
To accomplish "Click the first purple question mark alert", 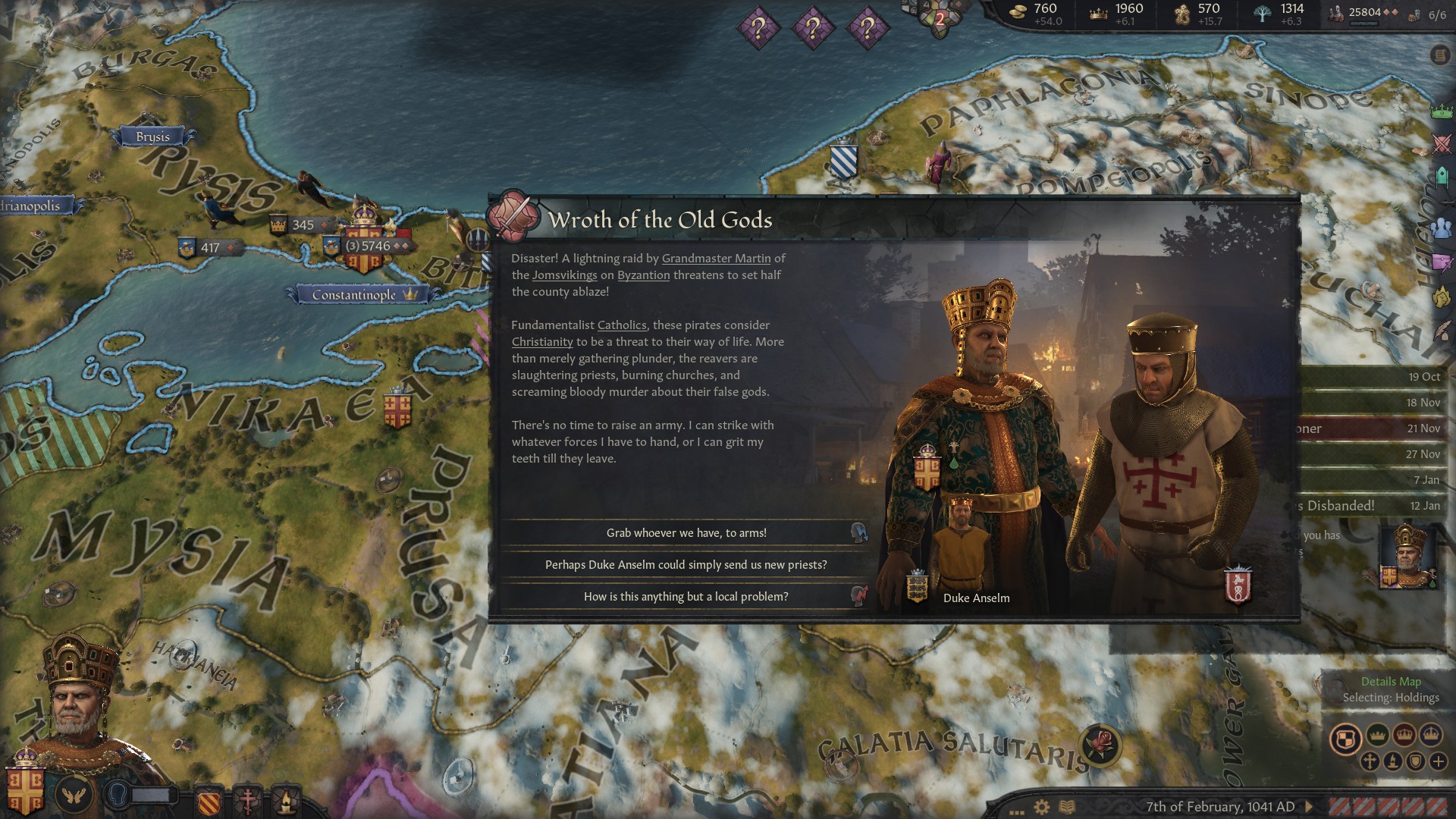I will (757, 29).
